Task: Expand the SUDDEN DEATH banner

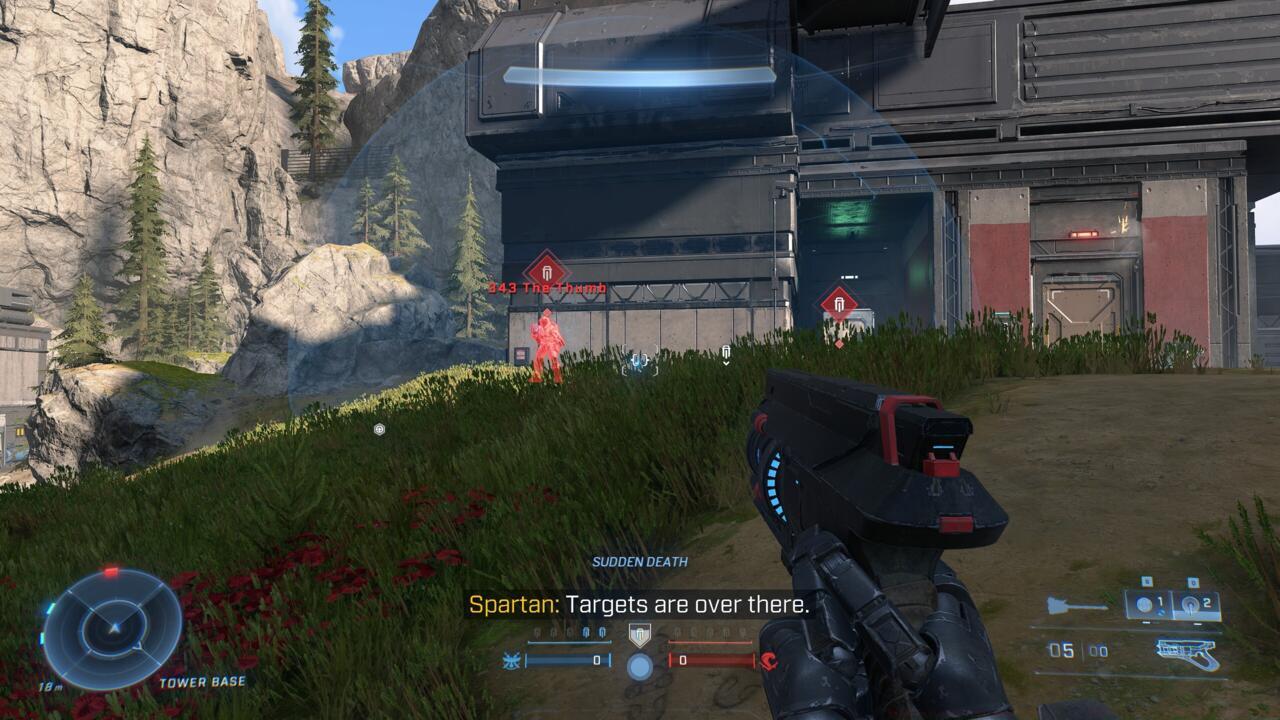Action: coord(640,562)
